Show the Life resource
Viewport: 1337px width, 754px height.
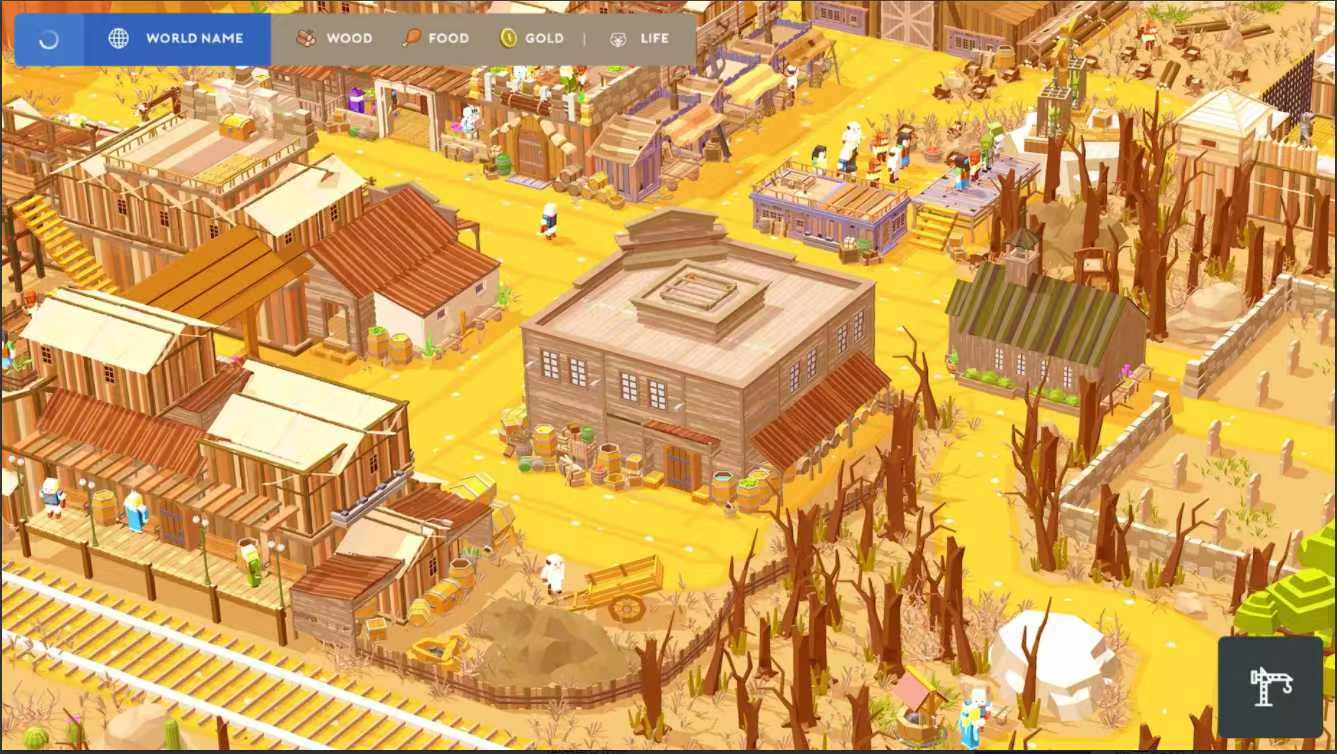pyautogui.click(x=639, y=39)
